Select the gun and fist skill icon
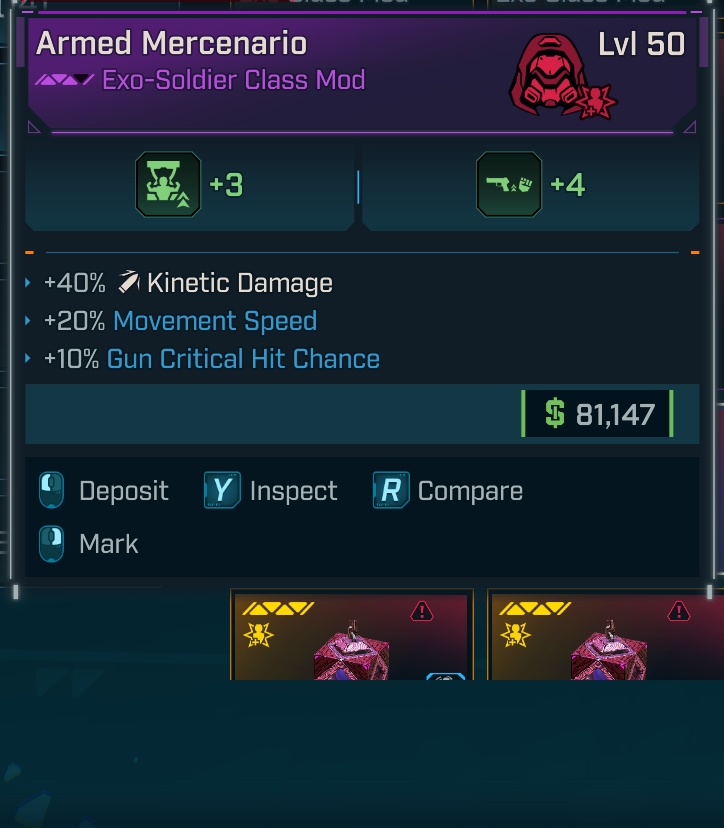 (509, 185)
